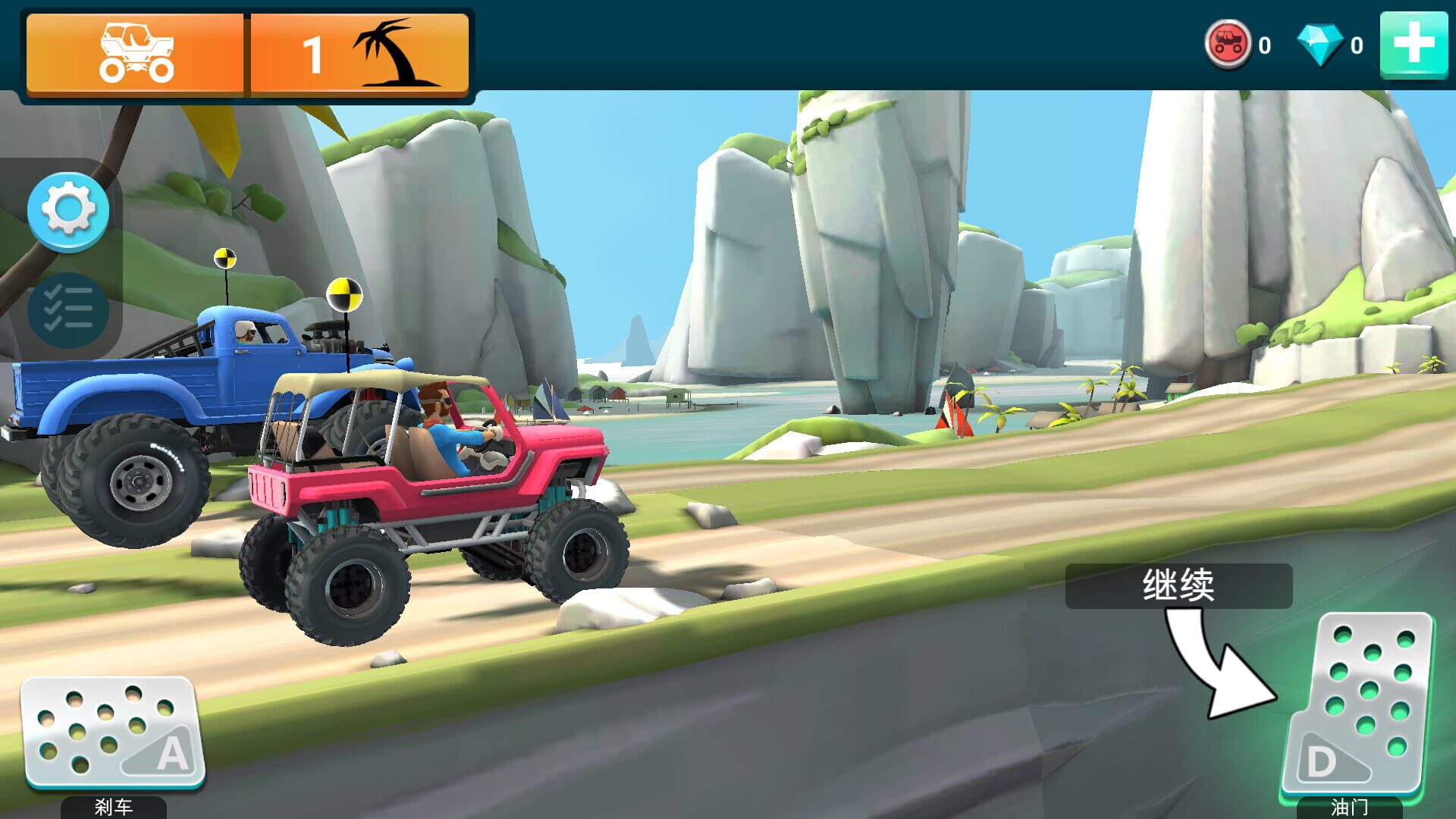Click the blue diamond gem icon
Viewport: 1456px width, 819px height.
pyautogui.click(x=1319, y=43)
